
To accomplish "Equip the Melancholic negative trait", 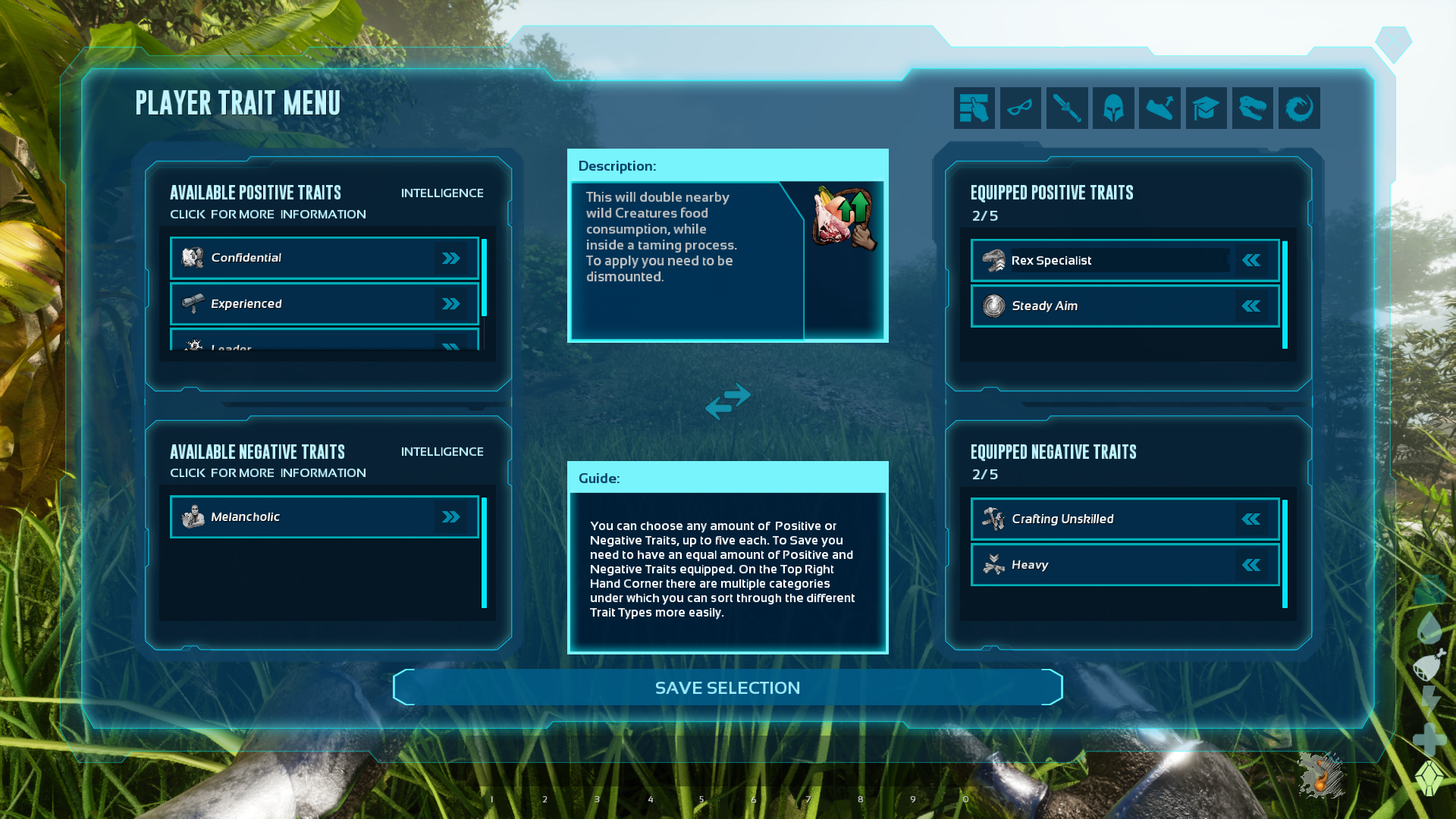I will pyautogui.click(x=451, y=517).
